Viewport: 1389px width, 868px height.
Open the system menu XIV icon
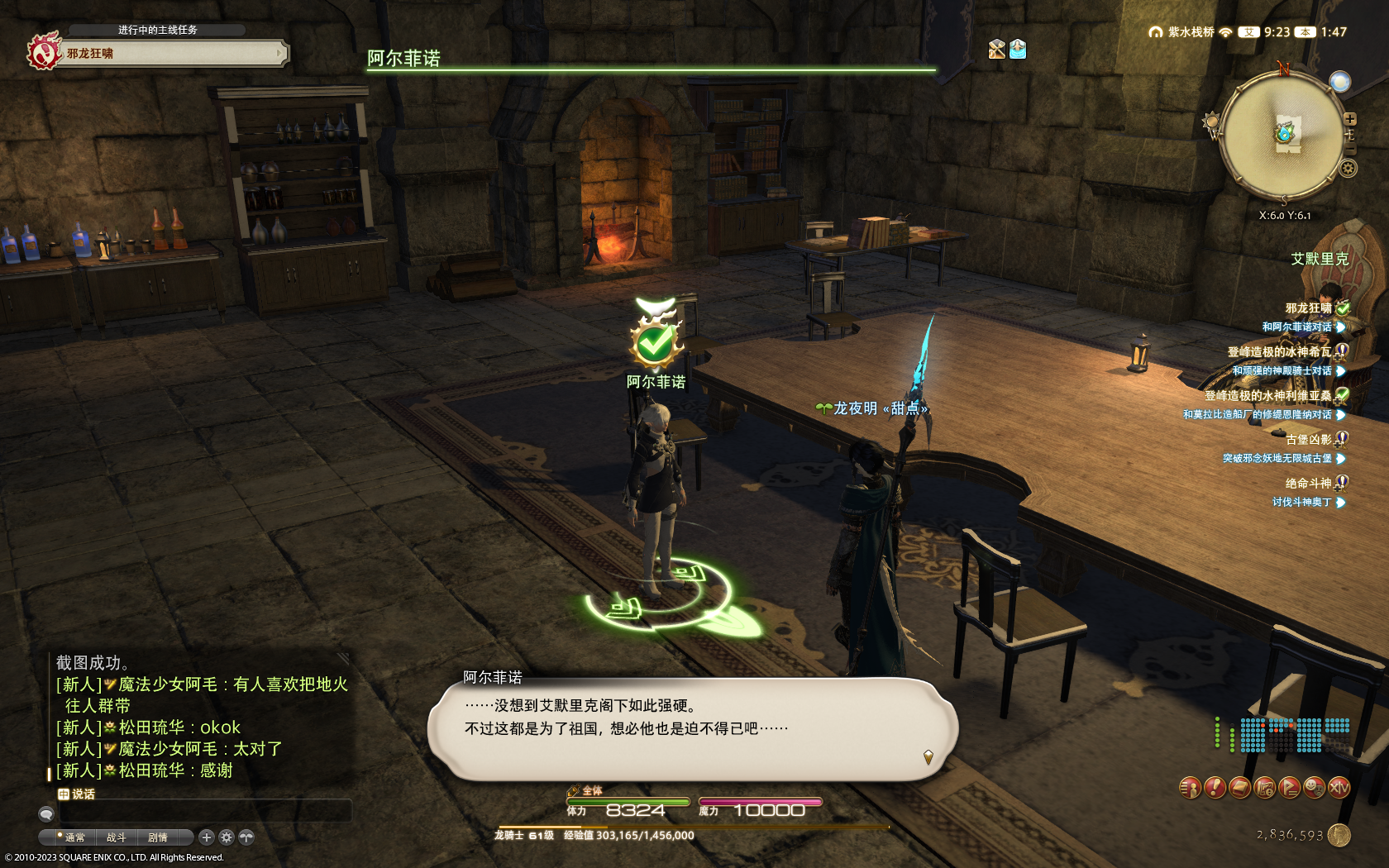pyautogui.click(x=1339, y=788)
